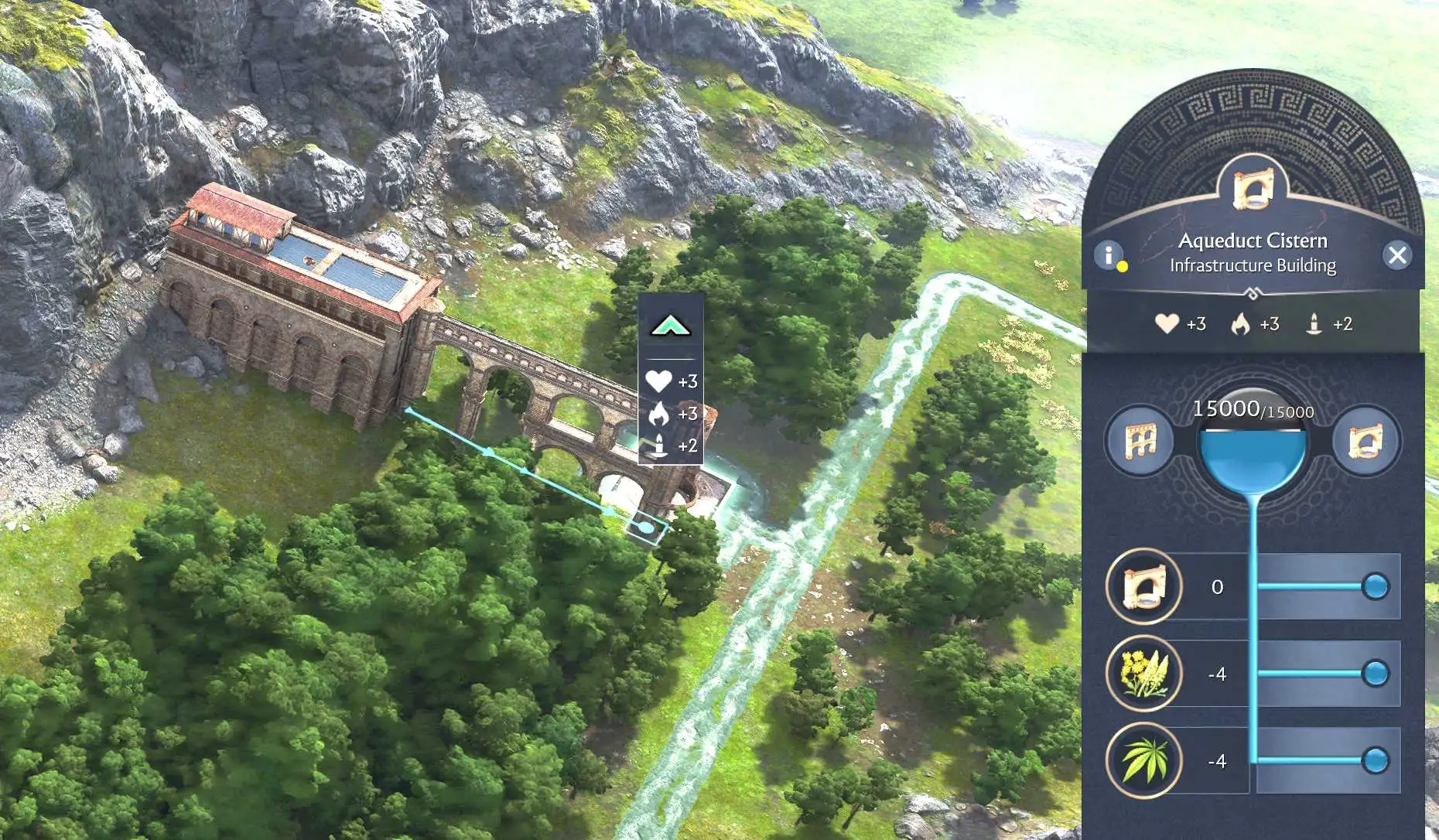Viewport: 1439px width, 840px height.
Task: Select the cistern icon right of the reservoir
Action: click(1366, 442)
